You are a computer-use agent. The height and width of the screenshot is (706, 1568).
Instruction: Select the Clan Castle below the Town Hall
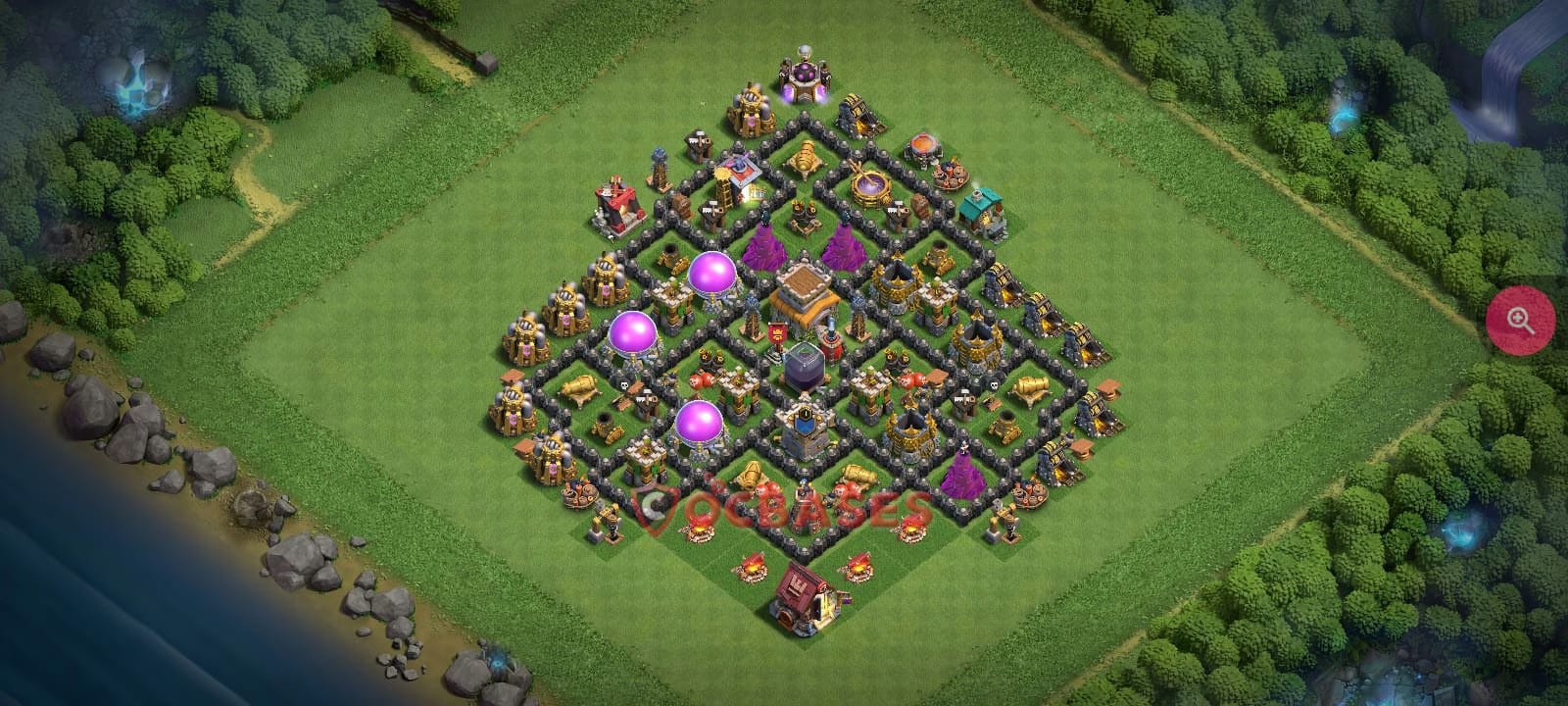pyautogui.click(x=805, y=425)
